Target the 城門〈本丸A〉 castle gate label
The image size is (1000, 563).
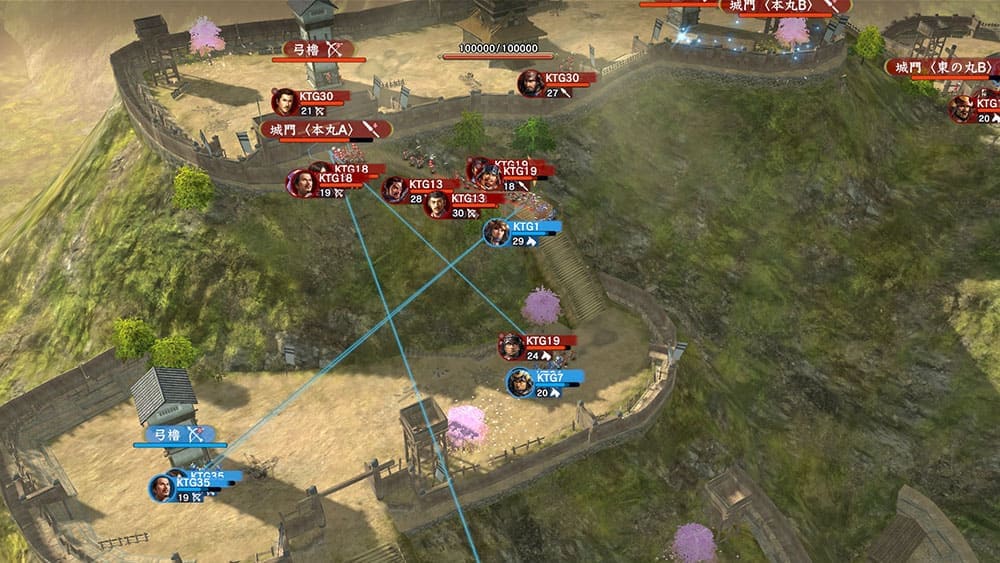325,129
